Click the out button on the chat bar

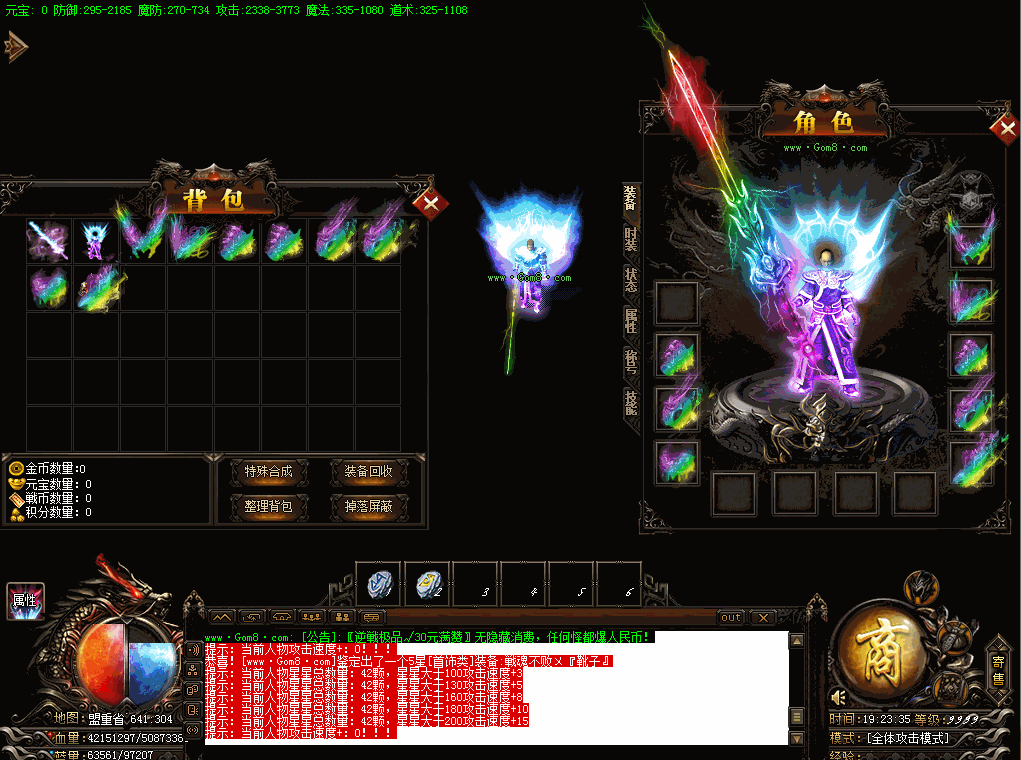(731, 618)
